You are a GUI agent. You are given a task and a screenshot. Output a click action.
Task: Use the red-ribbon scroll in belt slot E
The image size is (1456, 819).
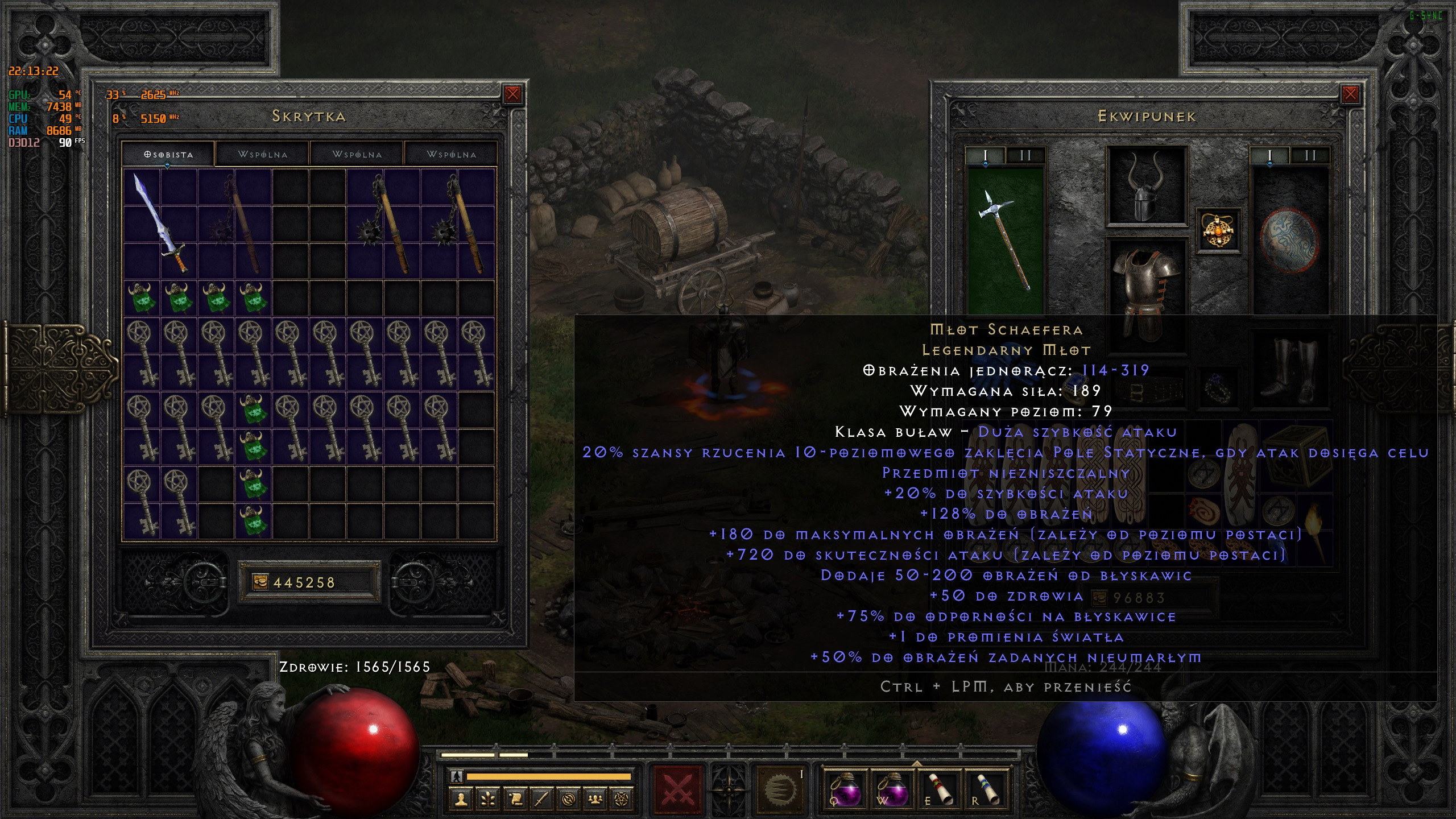(941, 789)
